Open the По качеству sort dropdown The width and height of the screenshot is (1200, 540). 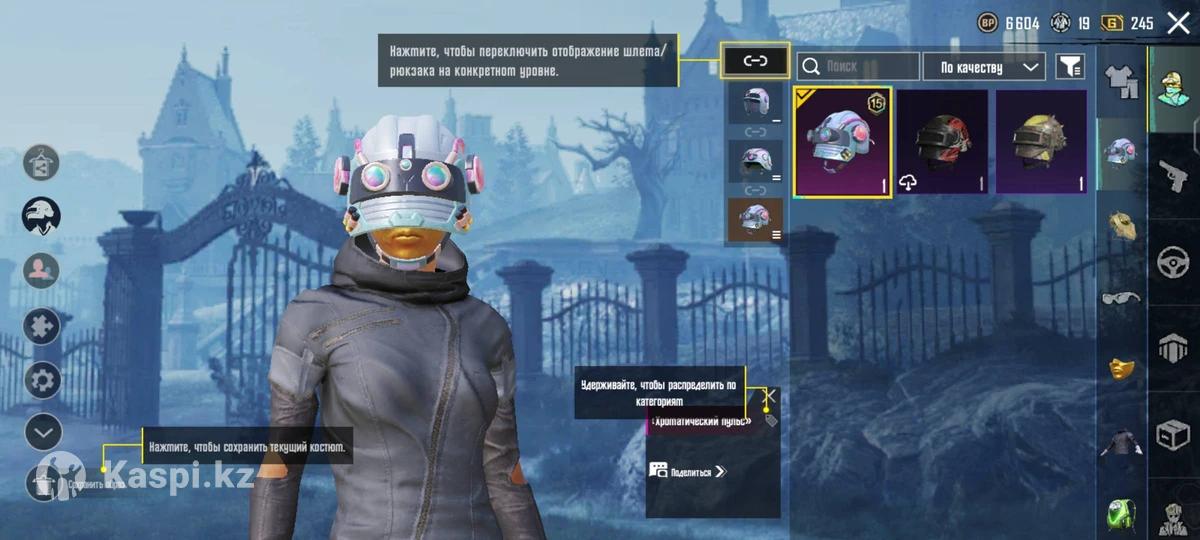point(984,67)
